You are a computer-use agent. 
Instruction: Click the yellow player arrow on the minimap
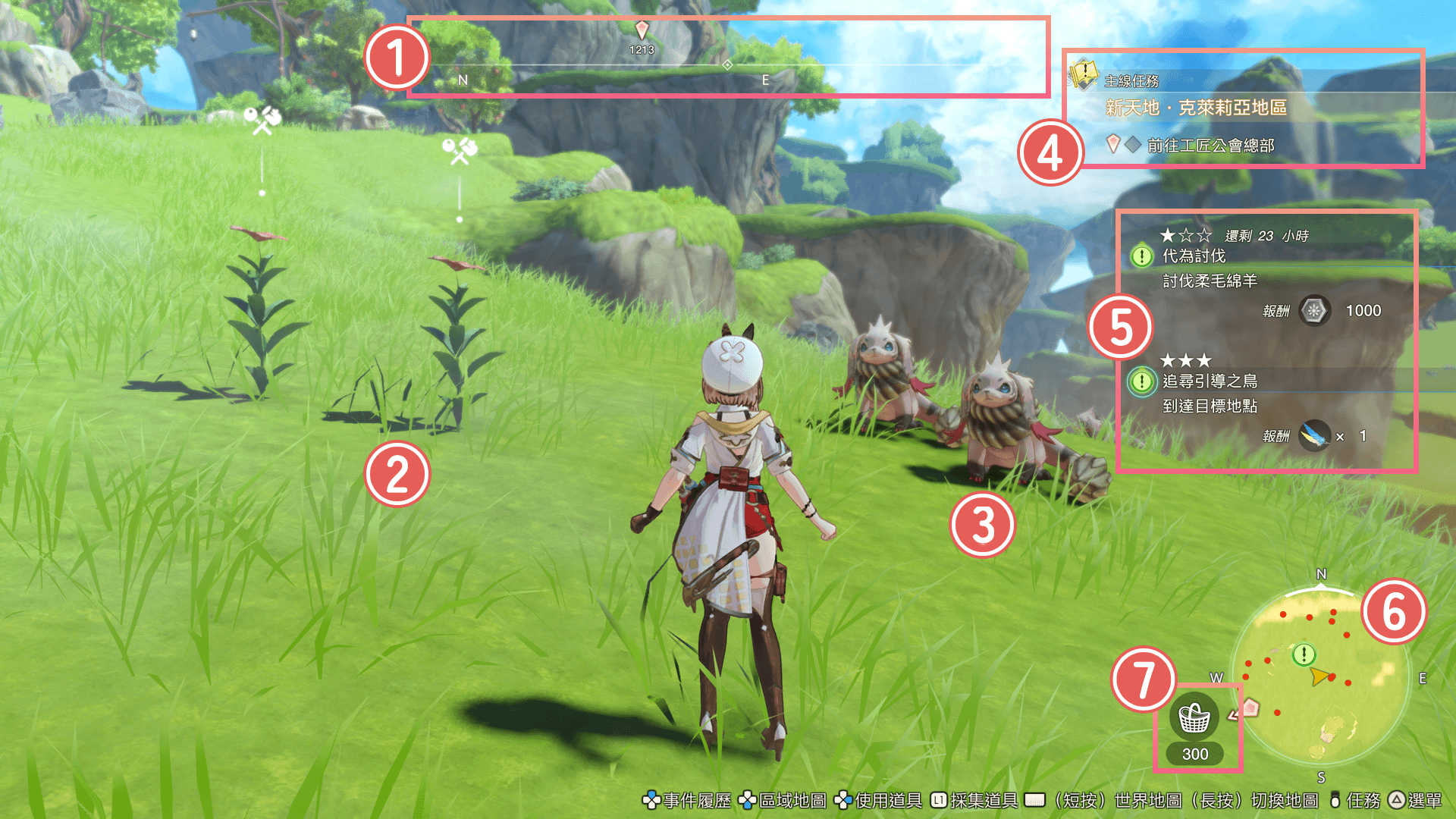point(1319,676)
